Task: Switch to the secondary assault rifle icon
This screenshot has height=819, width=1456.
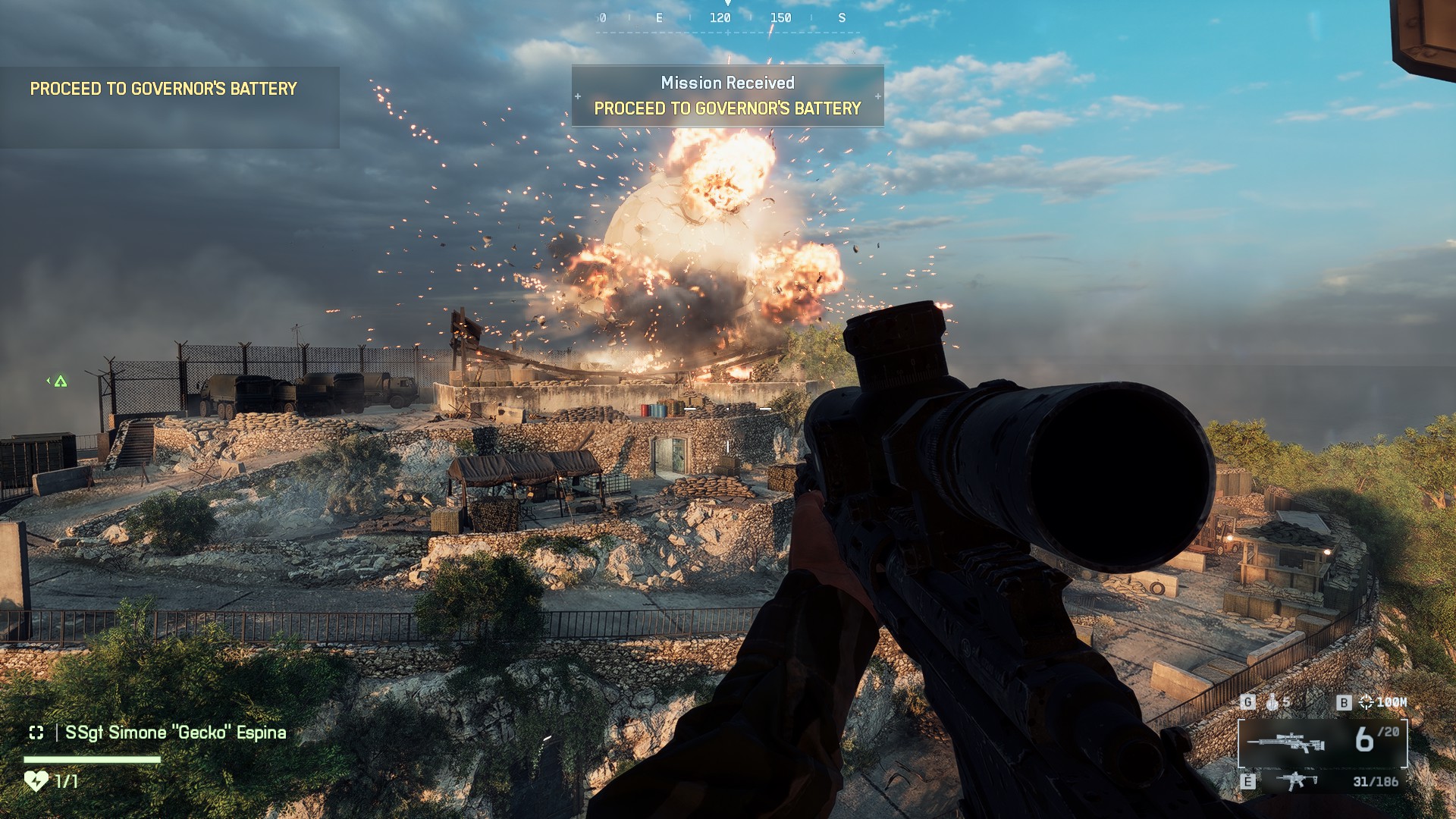Action: coord(1296,780)
